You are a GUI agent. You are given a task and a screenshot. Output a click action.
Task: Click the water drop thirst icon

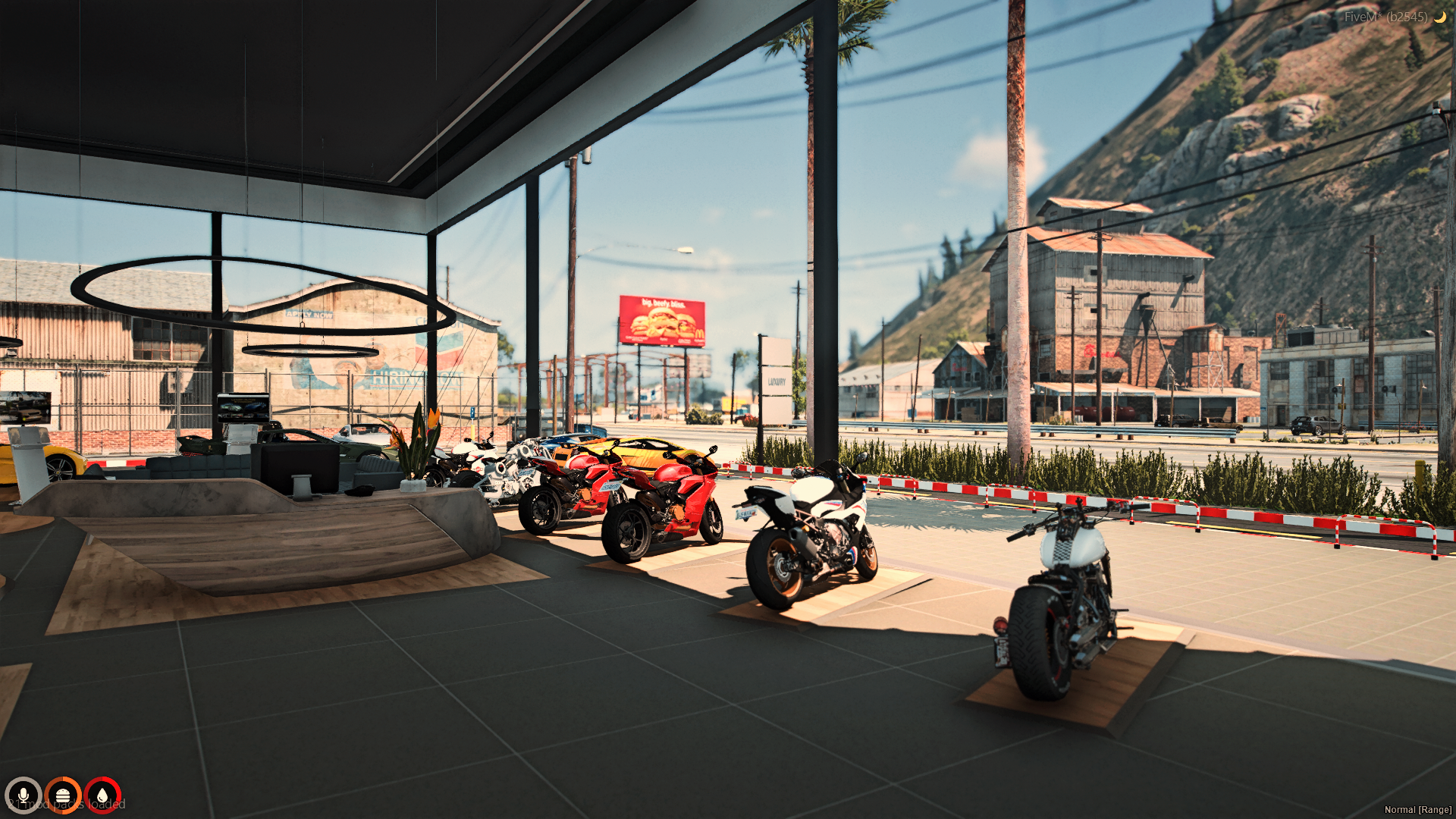click(102, 795)
